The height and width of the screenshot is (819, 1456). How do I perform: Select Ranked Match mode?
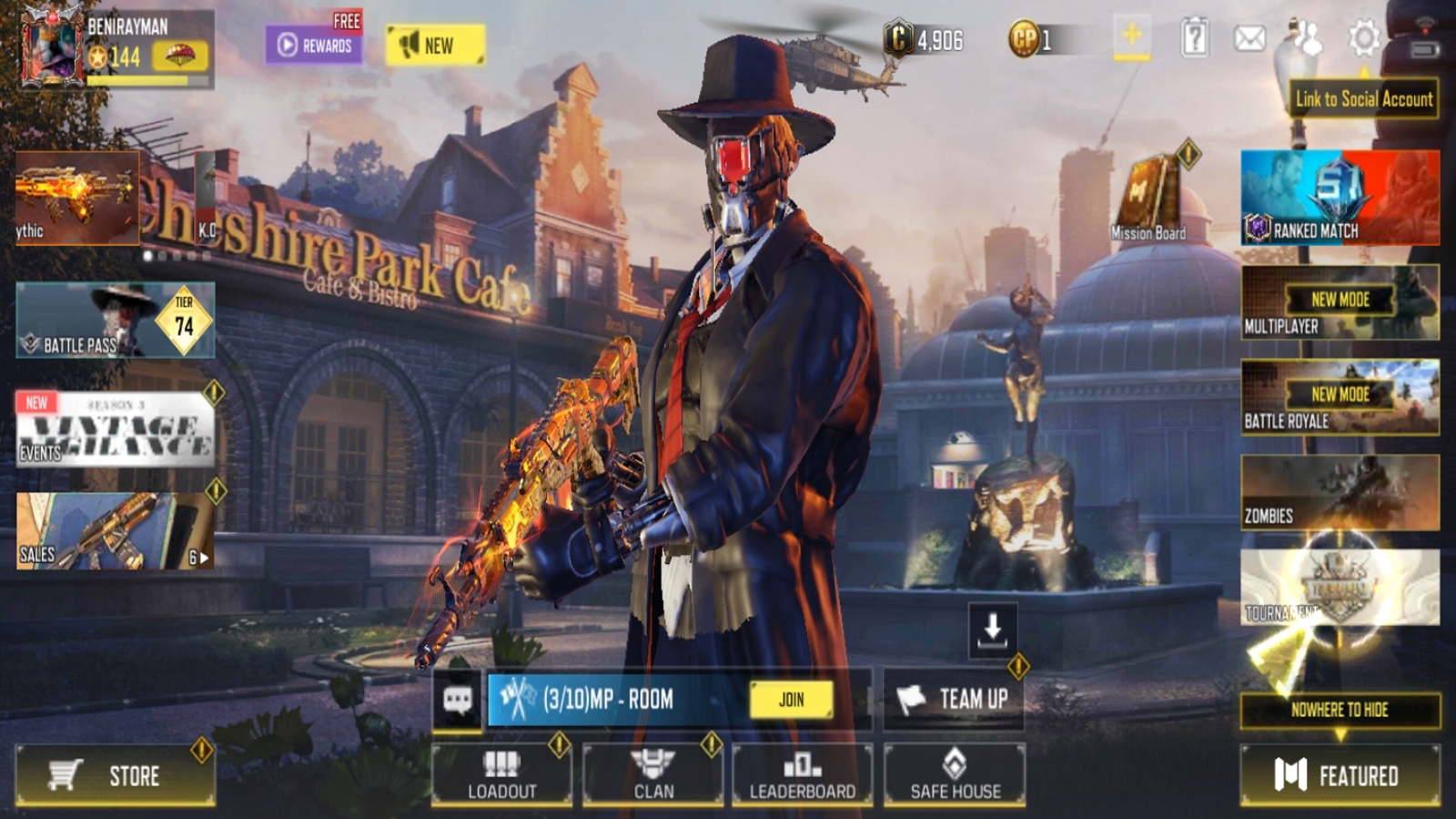1340,198
